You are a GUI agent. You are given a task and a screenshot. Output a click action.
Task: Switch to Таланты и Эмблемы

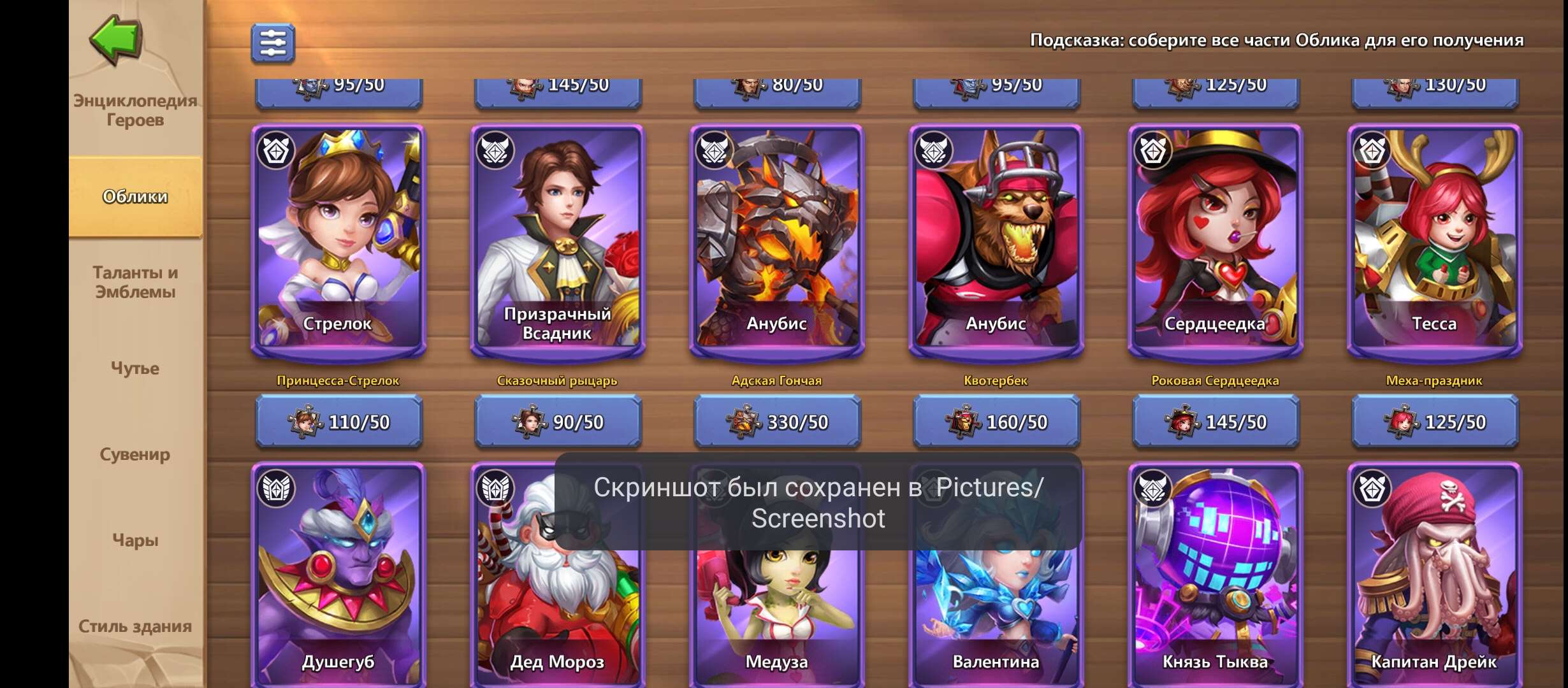click(x=134, y=282)
